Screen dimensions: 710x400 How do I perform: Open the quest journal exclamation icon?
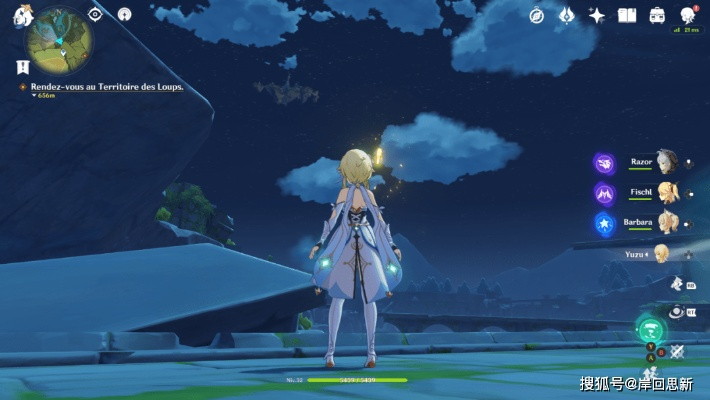22,67
